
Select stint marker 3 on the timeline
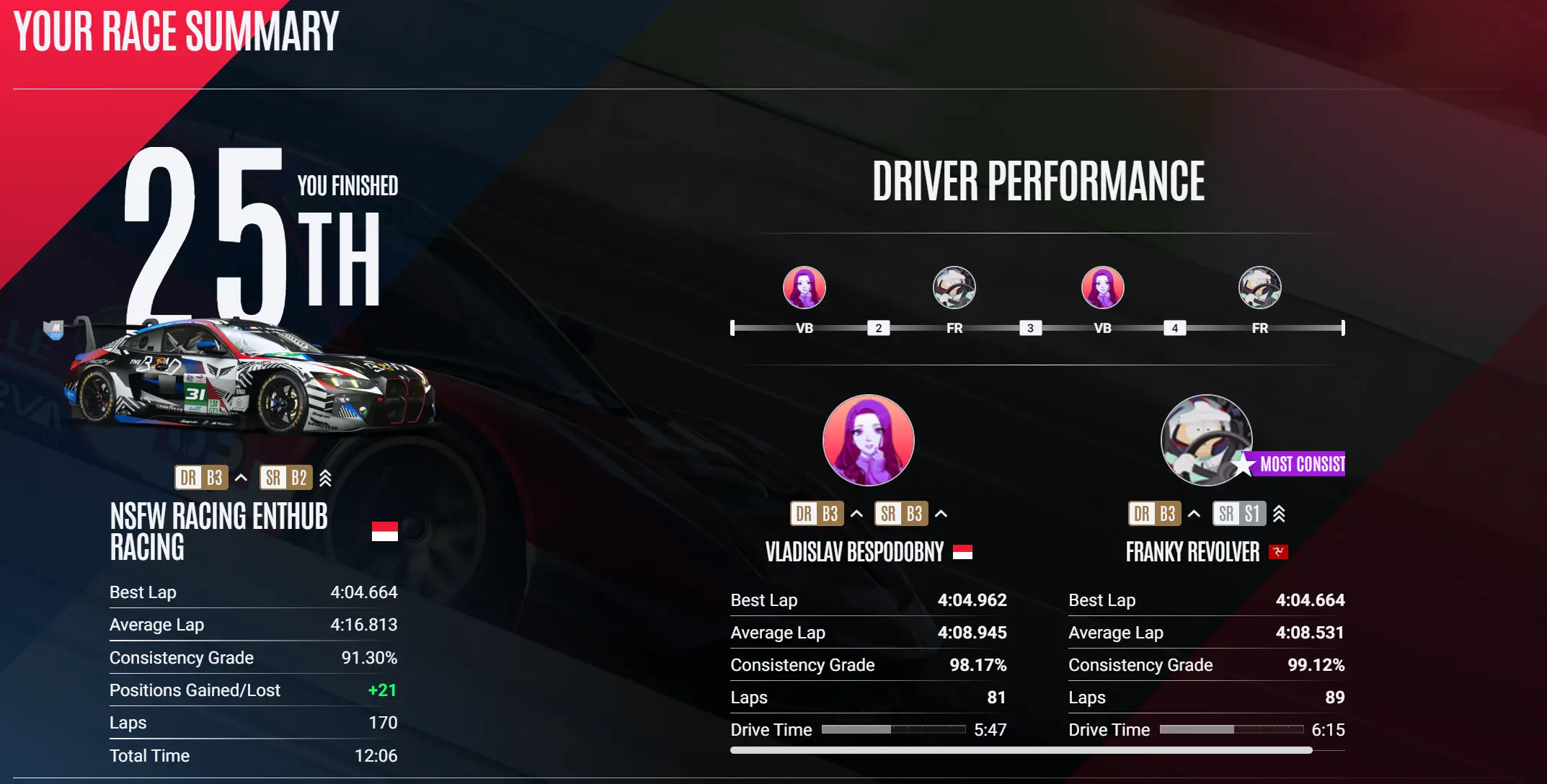click(x=1030, y=329)
